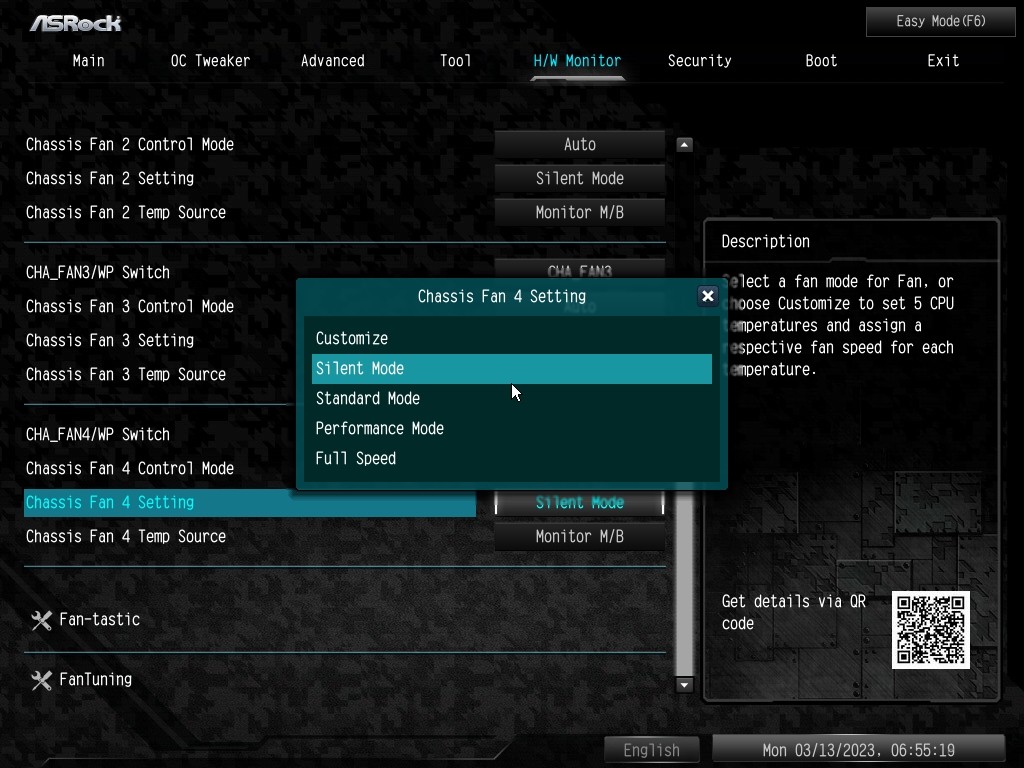
Task: Choose Customize in the fan setting popup
Action: [x=351, y=339]
